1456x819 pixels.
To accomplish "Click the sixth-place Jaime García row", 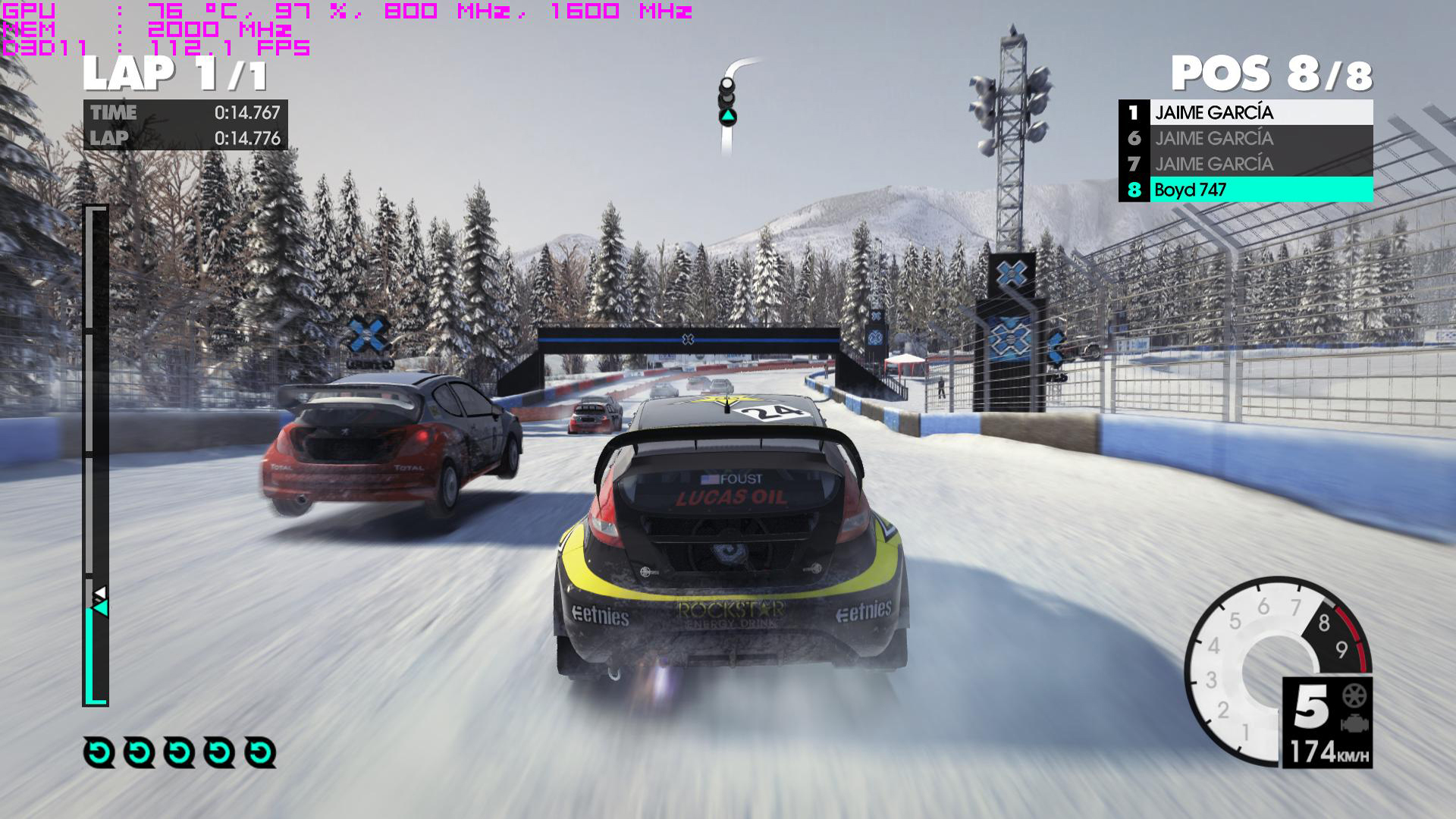I will [1245, 138].
